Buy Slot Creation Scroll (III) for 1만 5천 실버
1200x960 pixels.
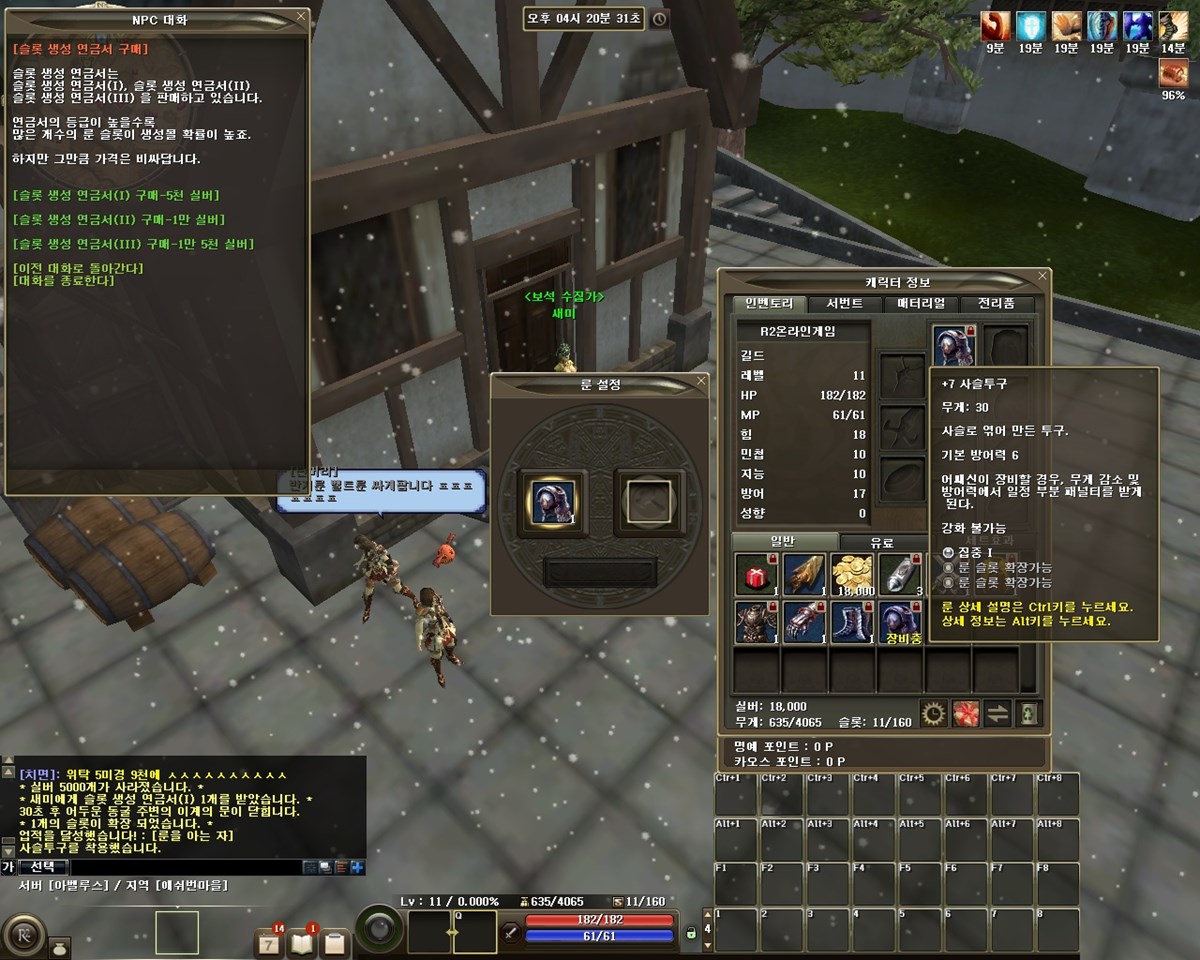click(133, 244)
